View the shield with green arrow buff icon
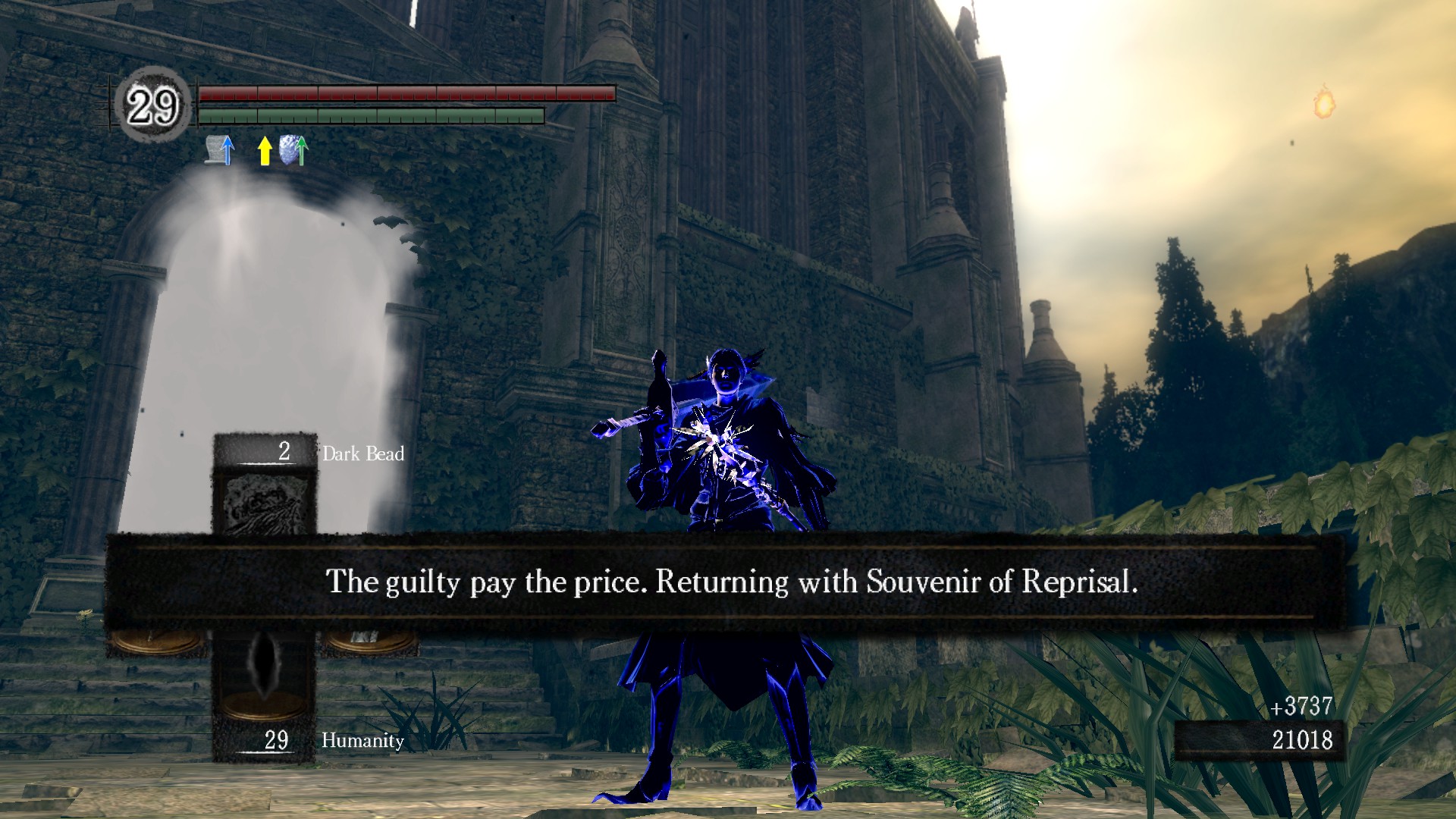 point(293,150)
